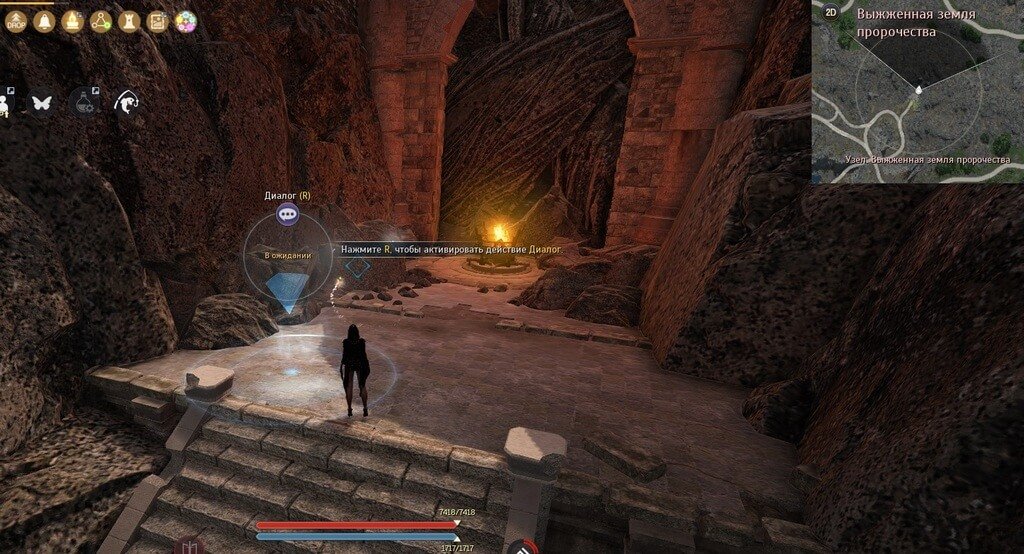Select the fishing rod and fish icon
This screenshot has width=1024, height=554.
pos(126,101)
